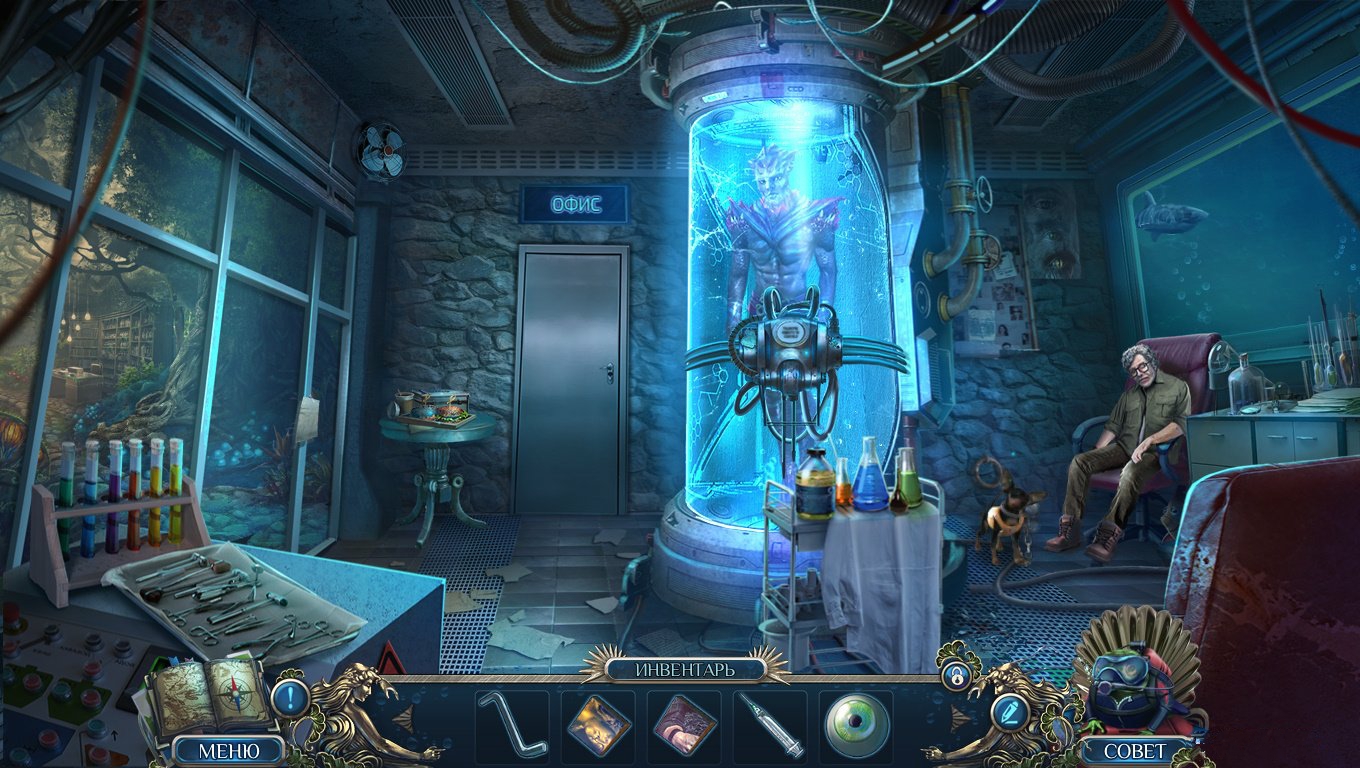The image size is (1360, 768).
Task: Click the blue exclamation mark objectives icon
Action: [290, 697]
